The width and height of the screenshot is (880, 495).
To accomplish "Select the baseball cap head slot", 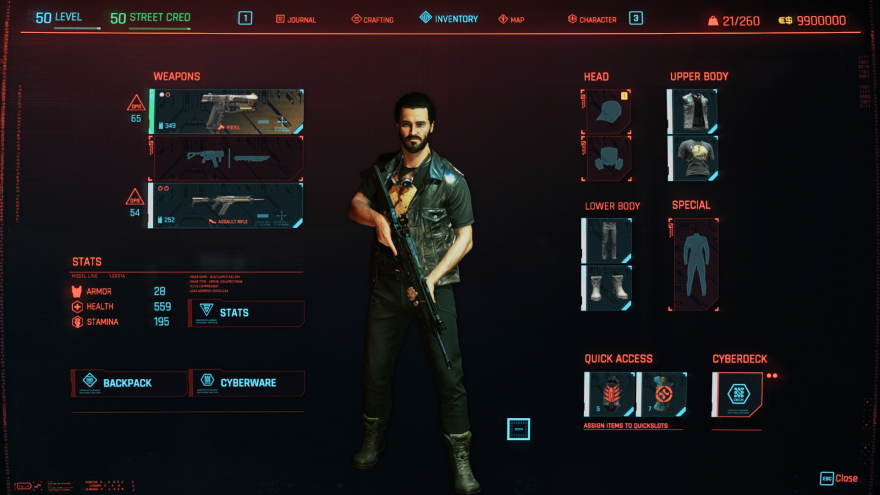I will (x=606, y=111).
